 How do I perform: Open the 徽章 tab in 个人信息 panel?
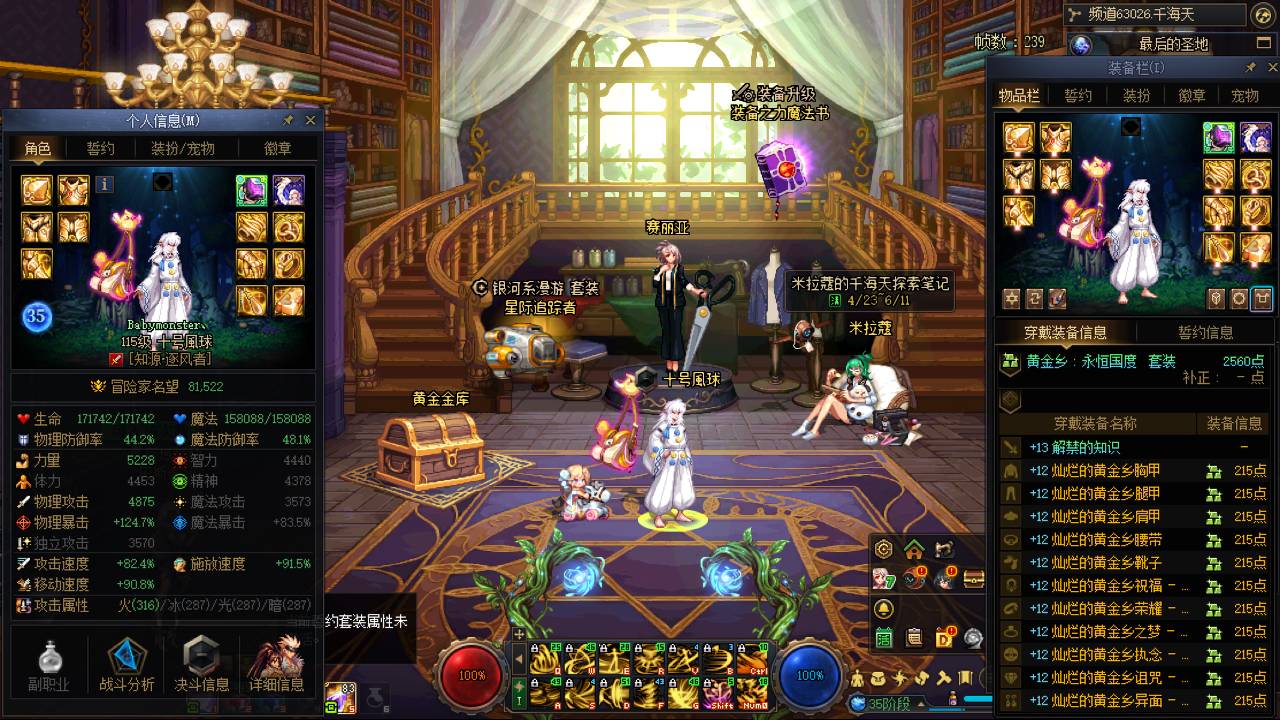tap(277, 148)
